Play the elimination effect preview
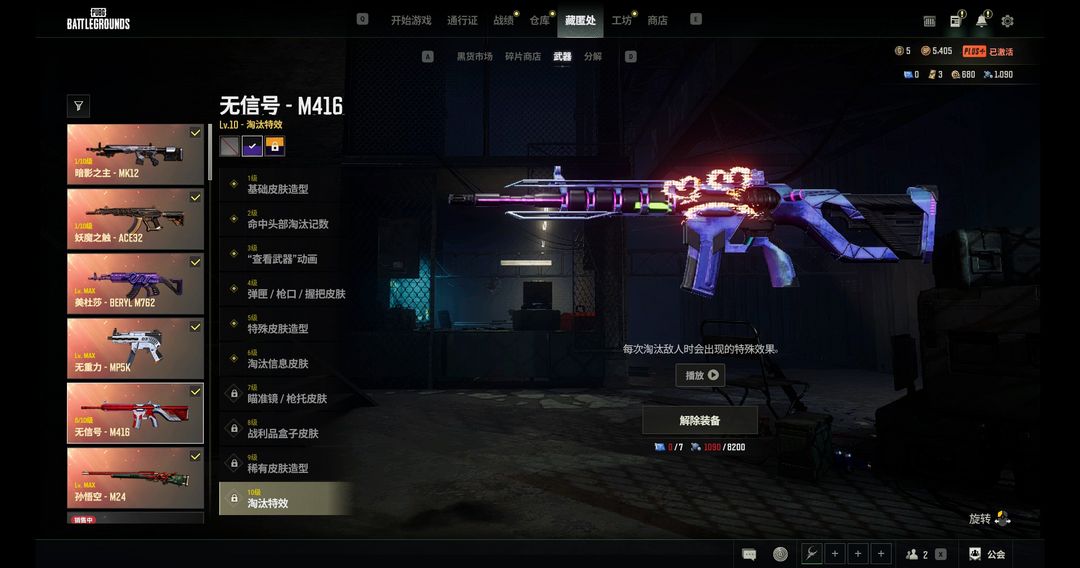This screenshot has width=1080, height=568. click(699, 375)
